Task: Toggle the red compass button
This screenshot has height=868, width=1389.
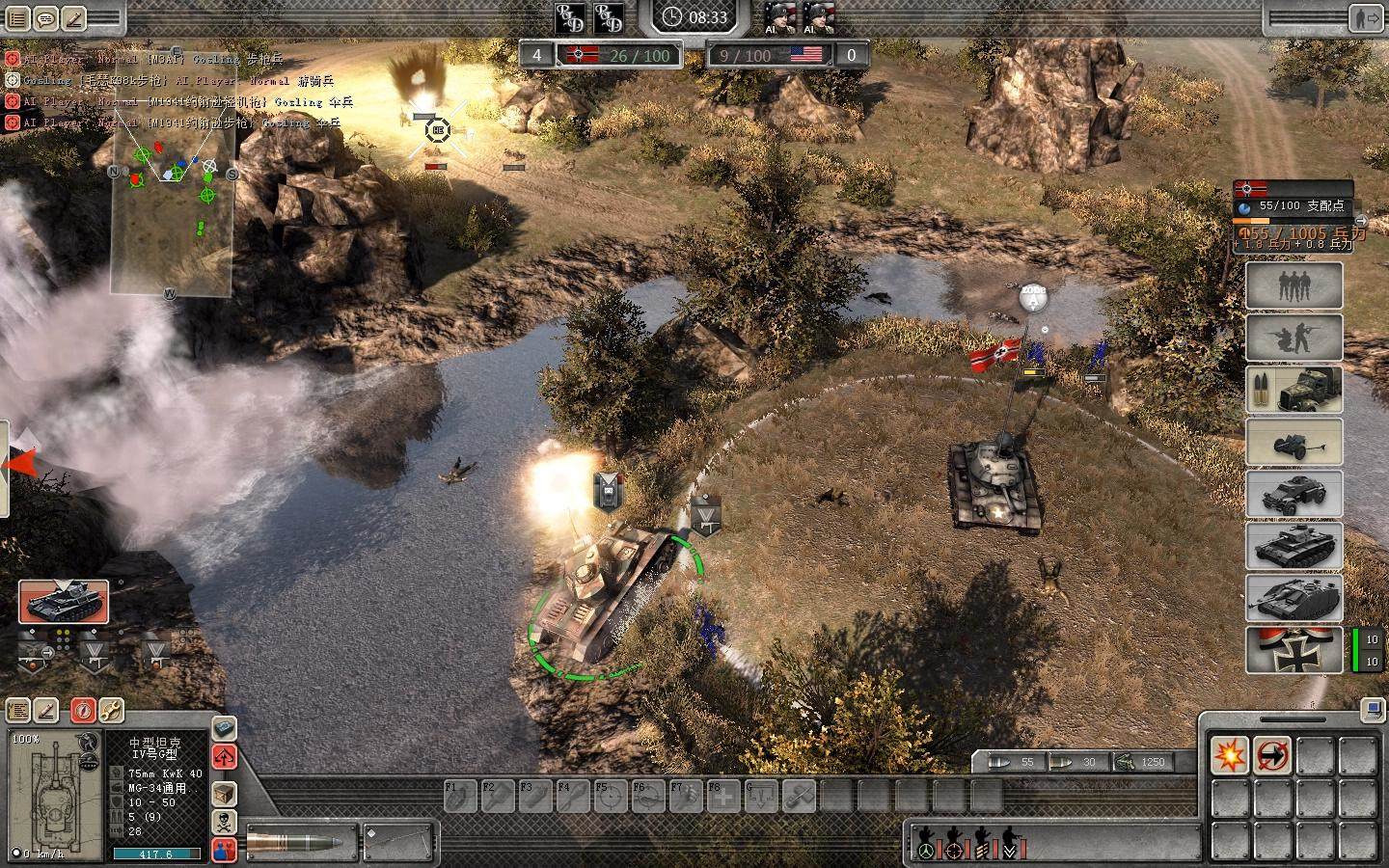Action: pos(82,711)
